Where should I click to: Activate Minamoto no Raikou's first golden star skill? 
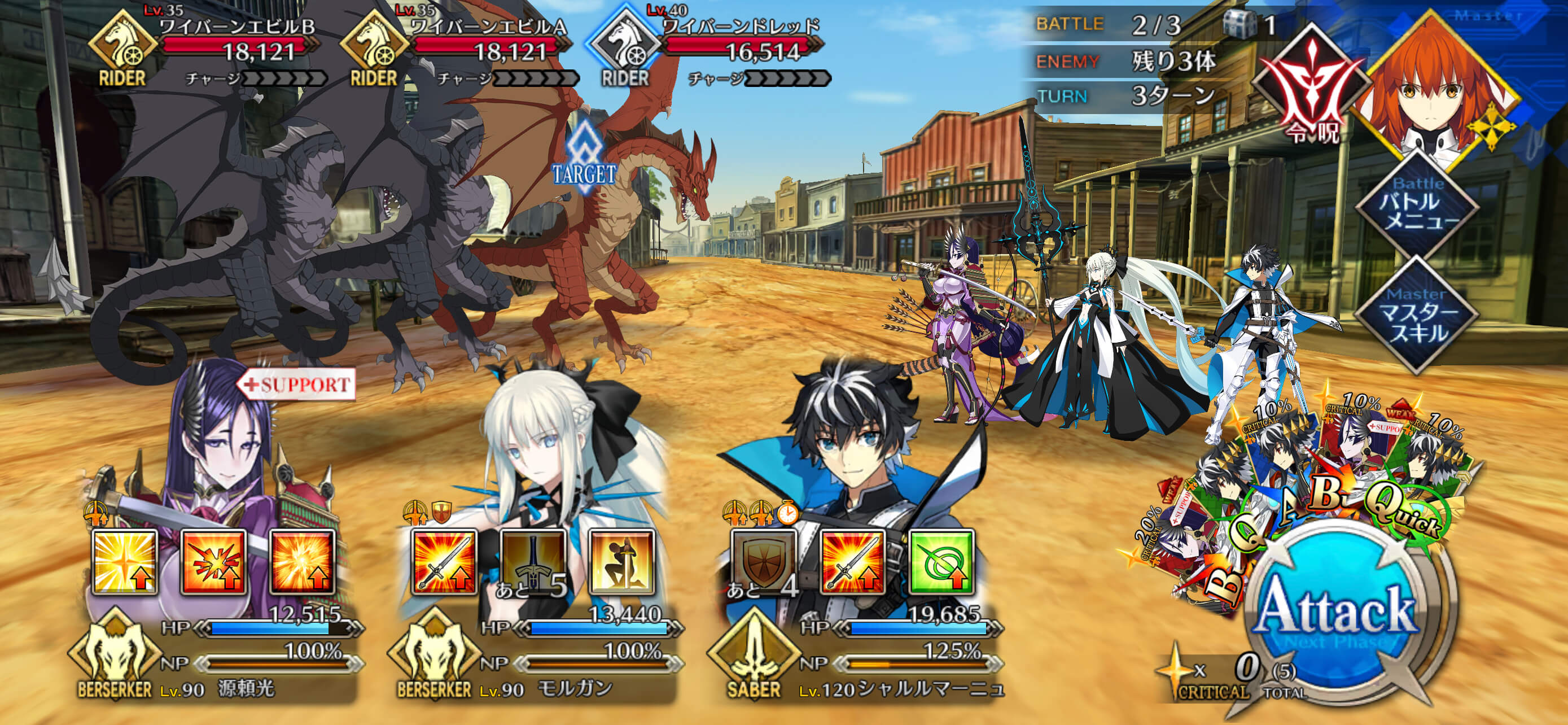[x=125, y=562]
